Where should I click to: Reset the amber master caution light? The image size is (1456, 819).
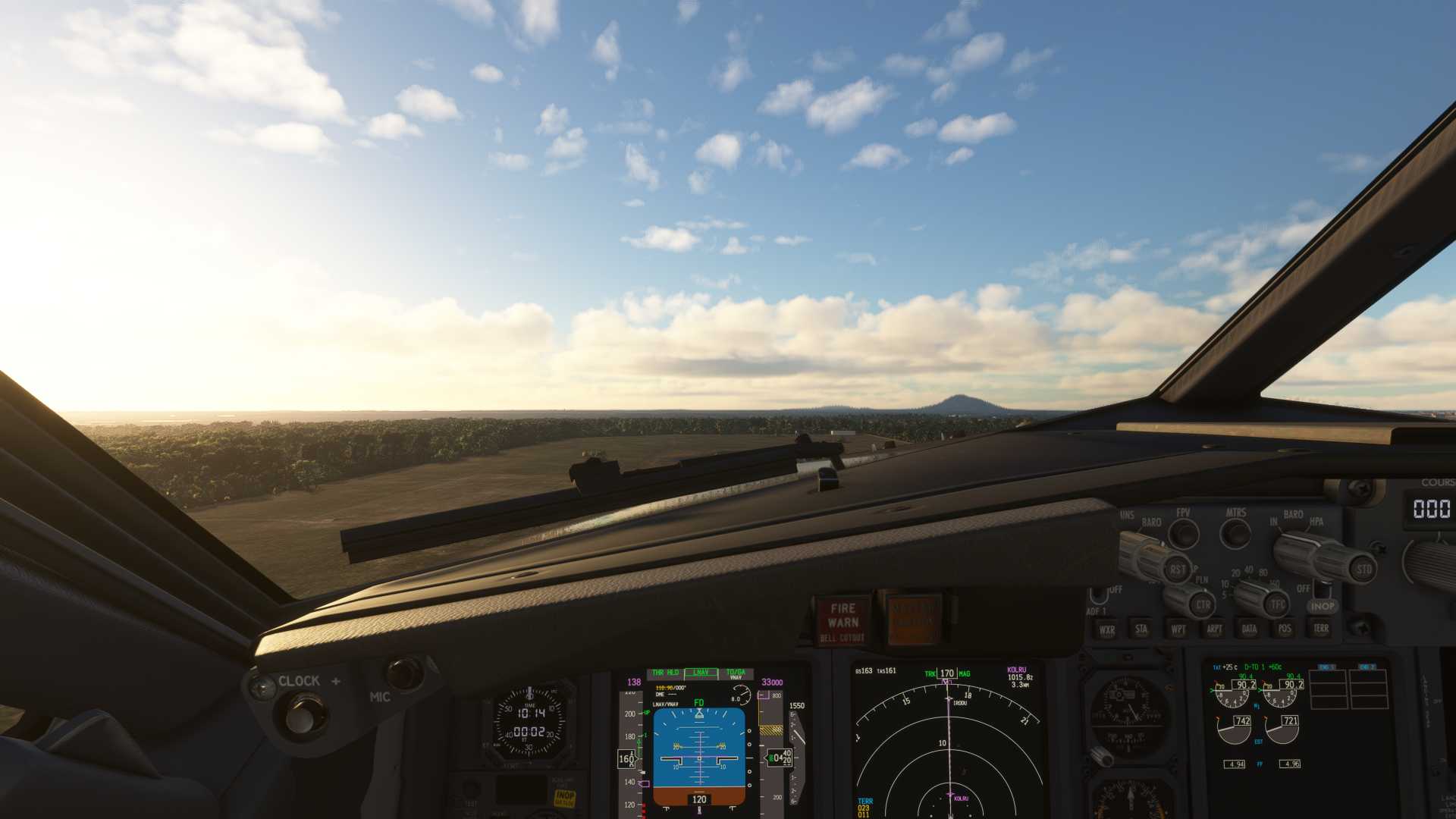pyautogui.click(x=913, y=621)
